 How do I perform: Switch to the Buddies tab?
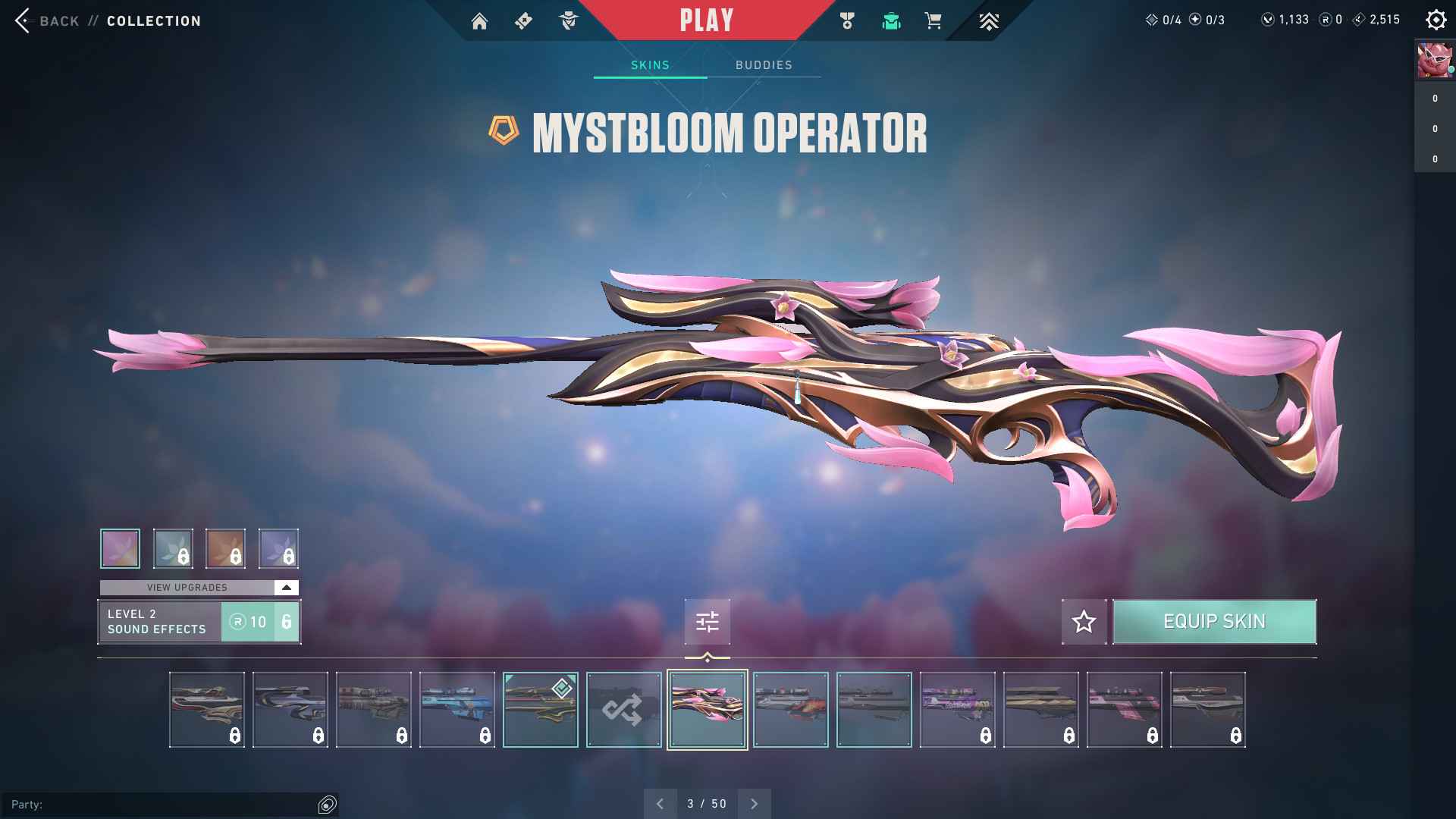(764, 65)
